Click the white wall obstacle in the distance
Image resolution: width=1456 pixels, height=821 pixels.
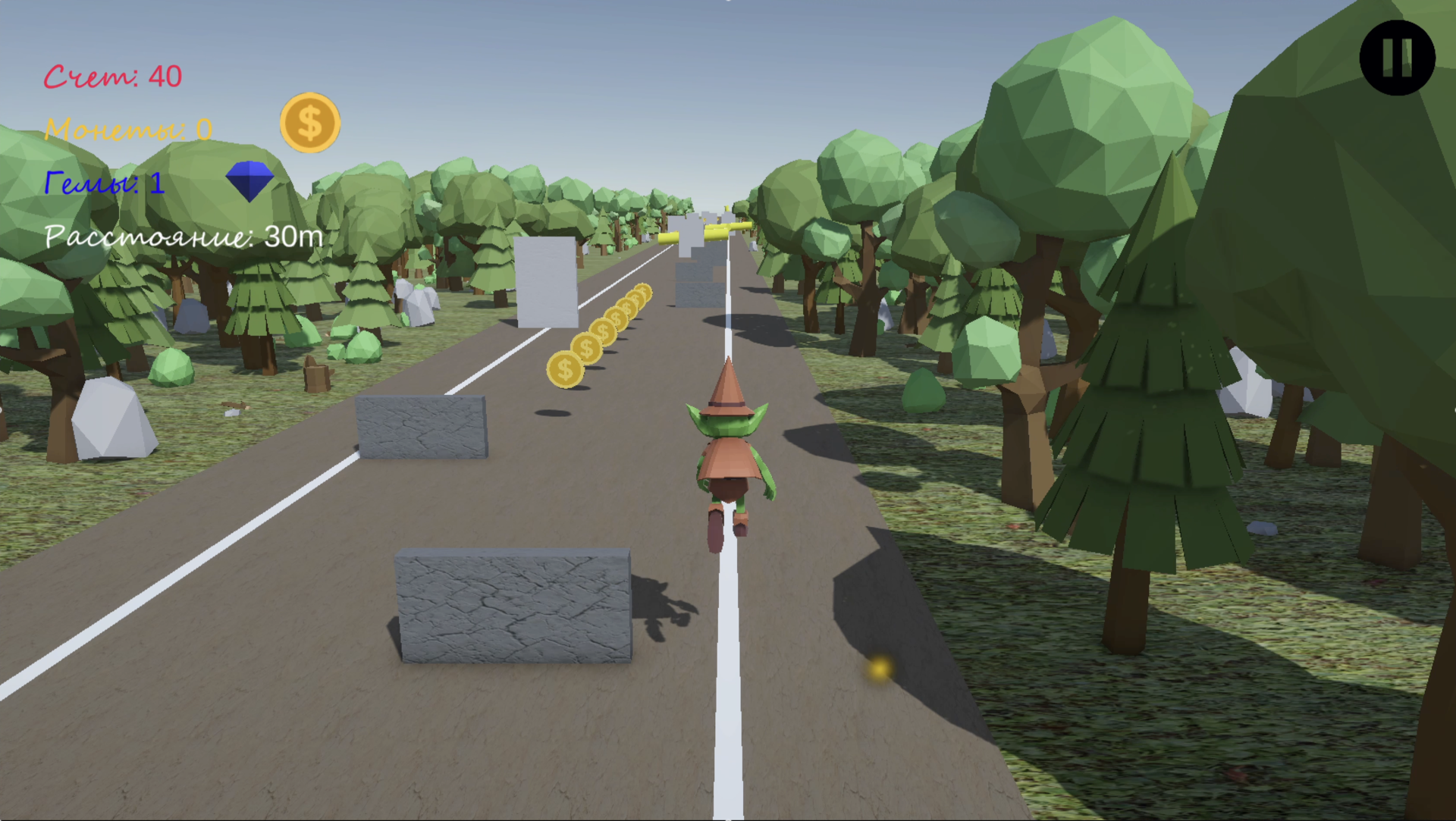coord(546,280)
